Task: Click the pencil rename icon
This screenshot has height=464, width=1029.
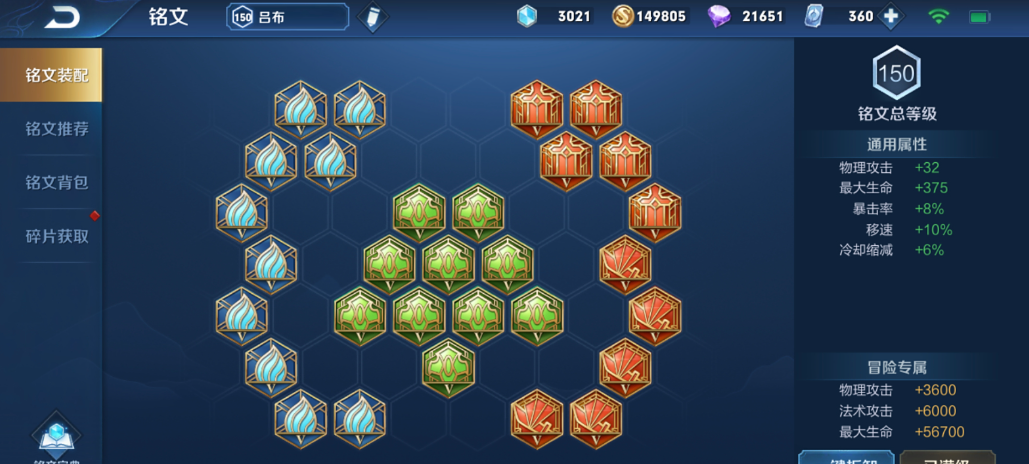Action: point(373,17)
